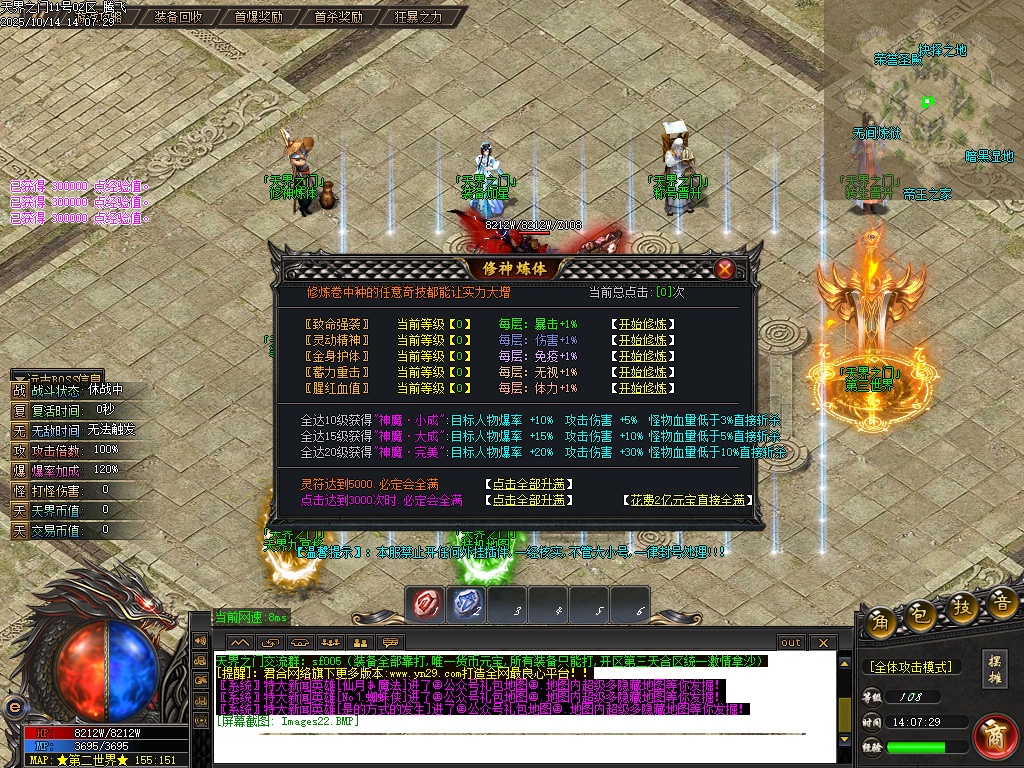1024x768 pixels.
Task: Start training the 致命强袭 skill
Action: (x=642, y=324)
